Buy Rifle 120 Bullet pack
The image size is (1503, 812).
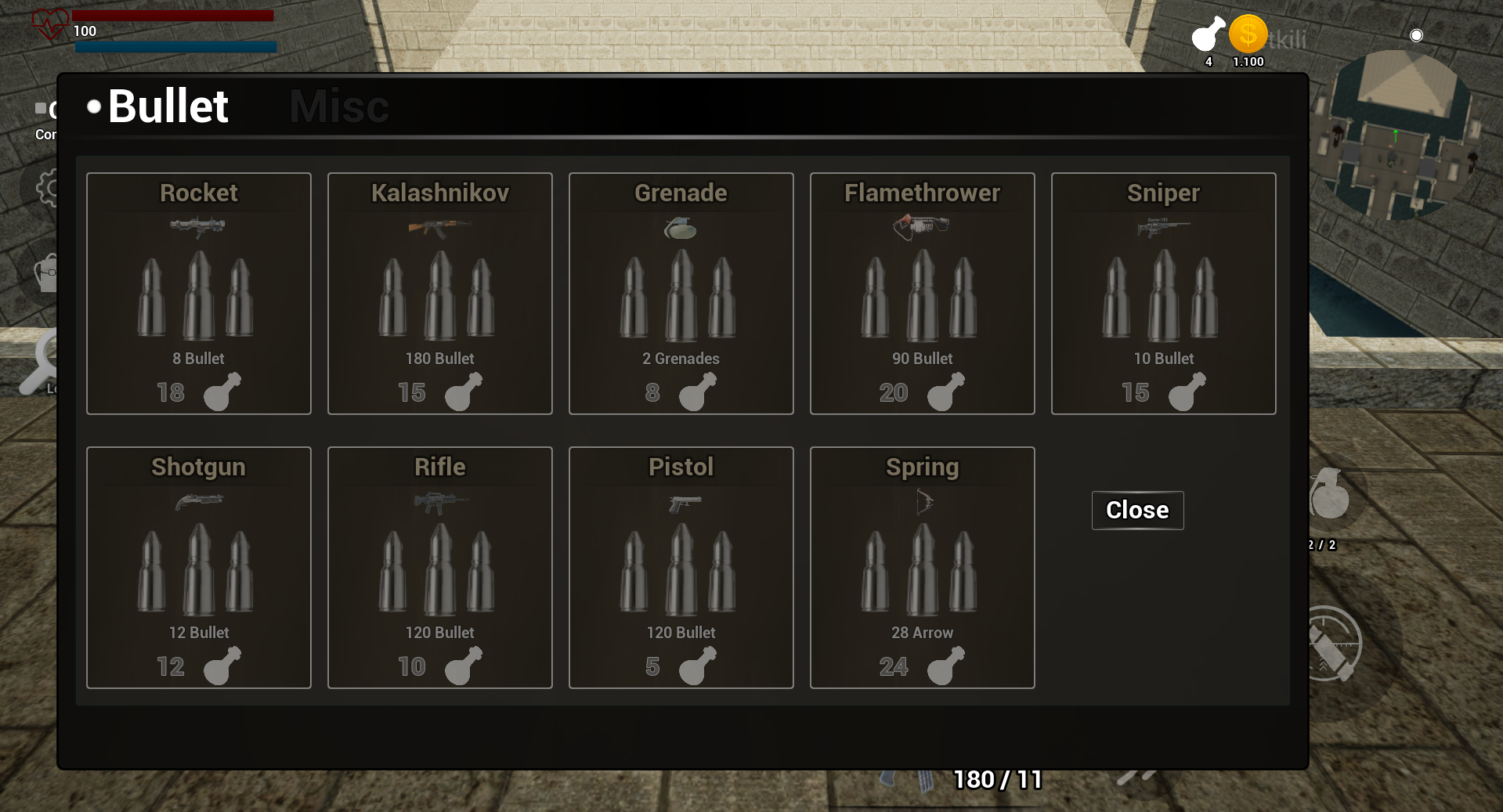(x=440, y=568)
